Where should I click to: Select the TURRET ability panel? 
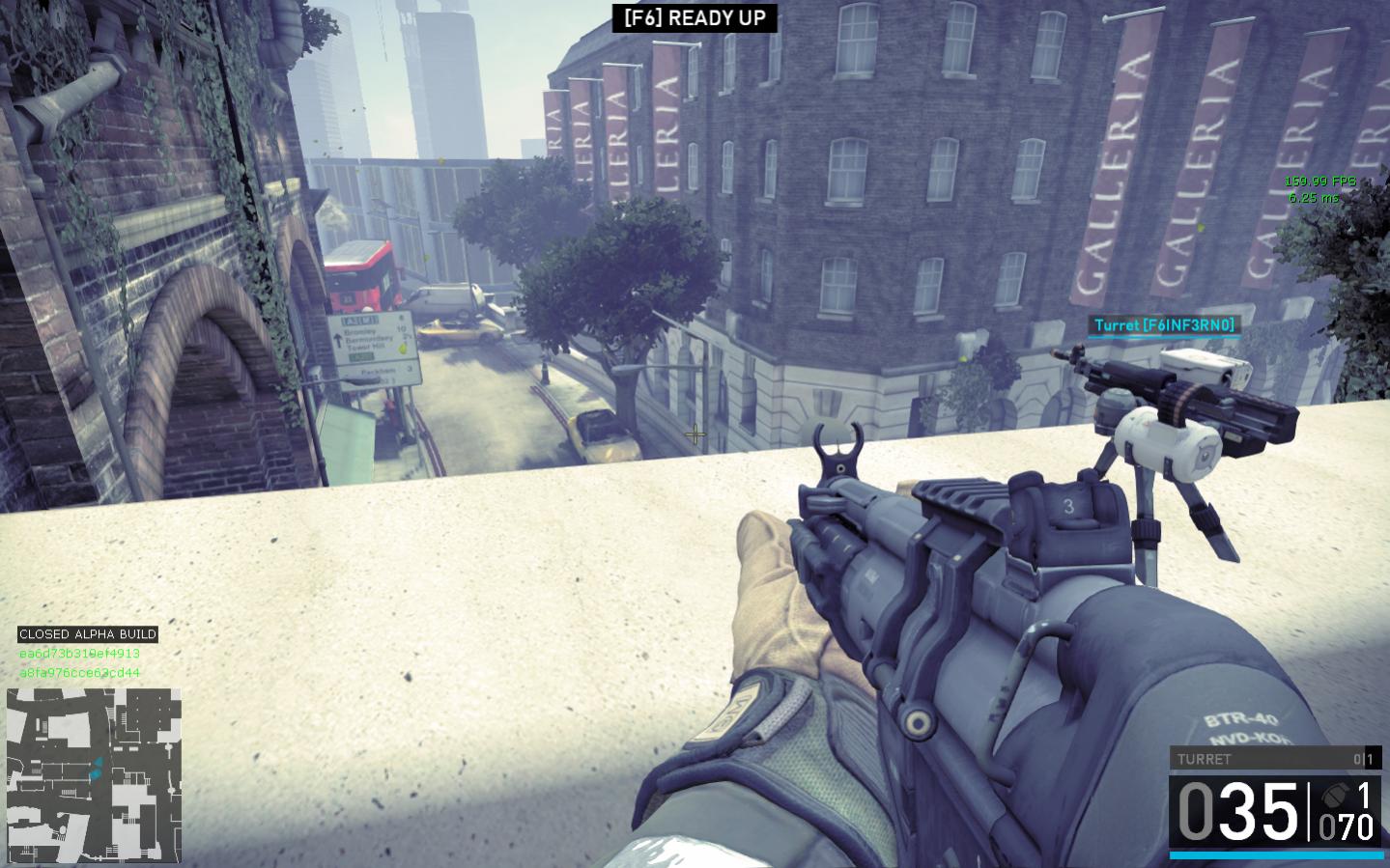[x=1275, y=759]
